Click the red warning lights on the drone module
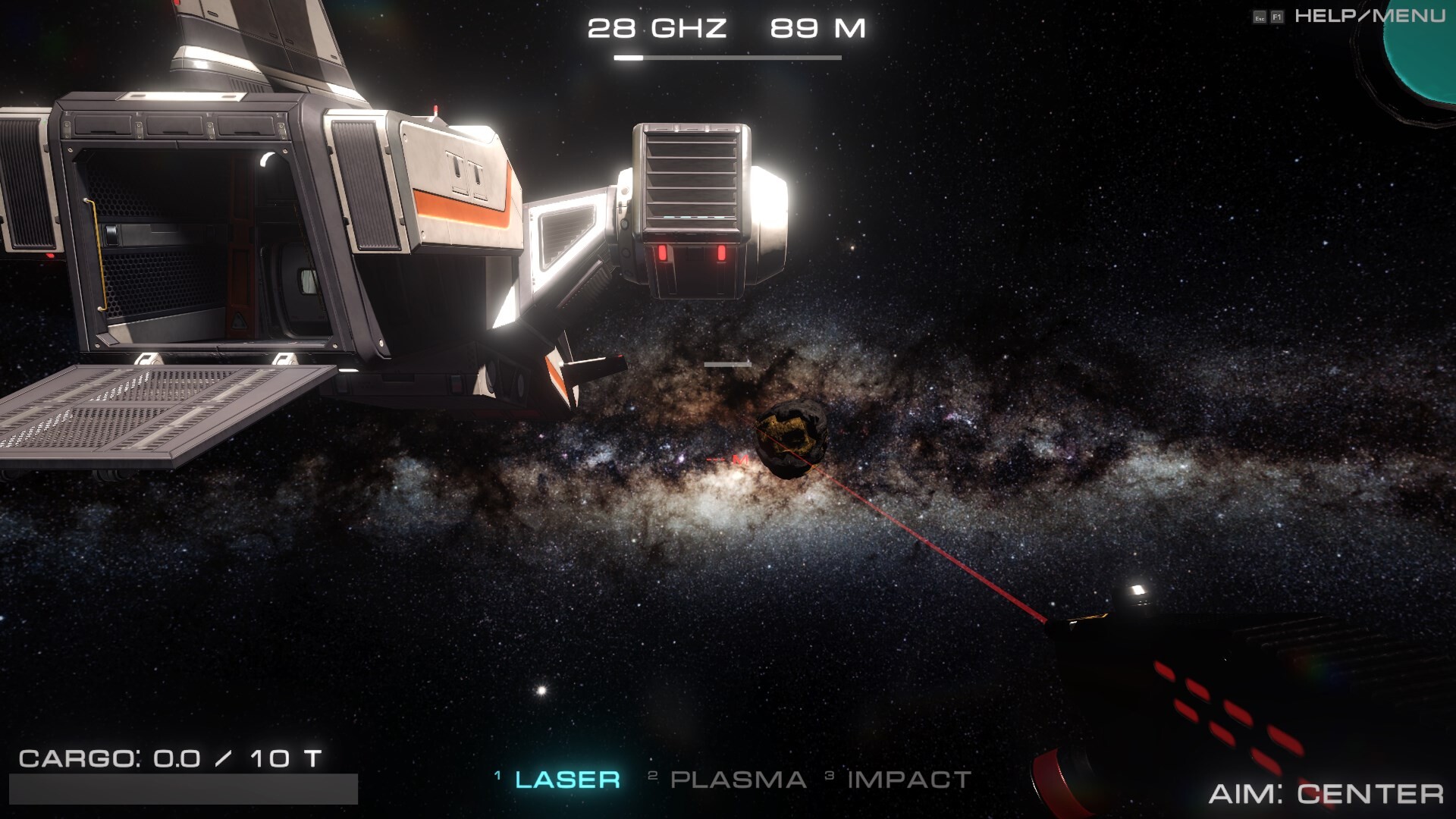Image resolution: width=1456 pixels, height=819 pixels. [x=690, y=253]
